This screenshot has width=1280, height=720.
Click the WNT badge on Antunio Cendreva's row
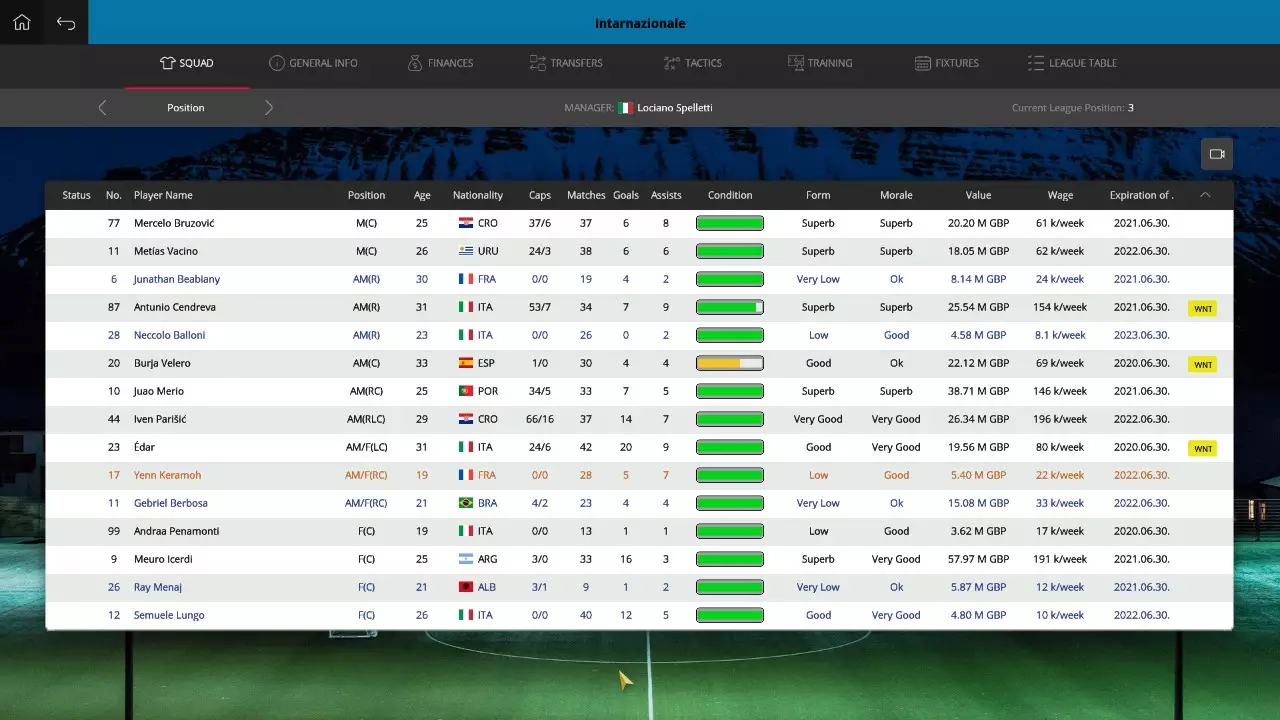pyautogui.click(x=1202, y=309)
